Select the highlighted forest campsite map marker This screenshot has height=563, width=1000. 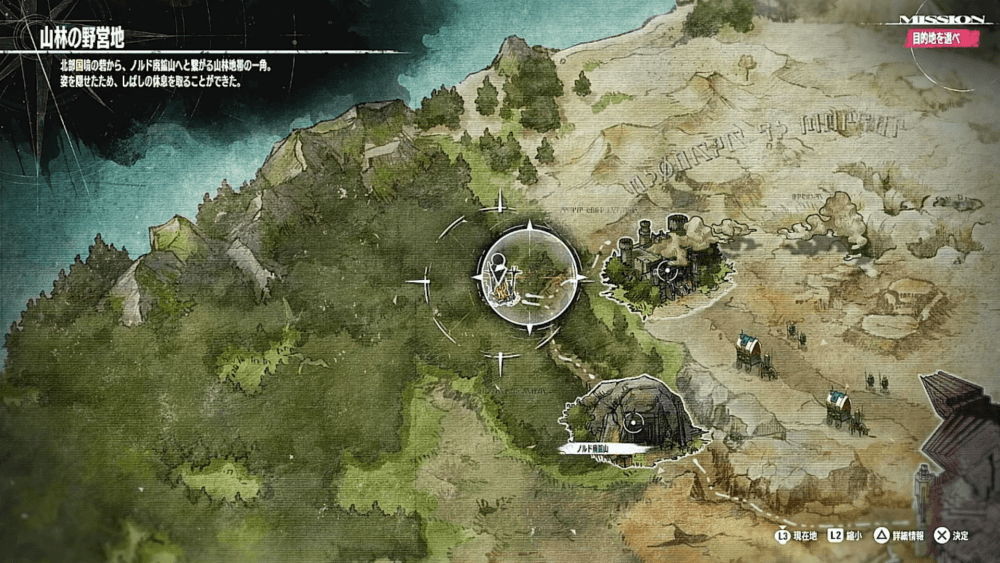coord(531,277)
